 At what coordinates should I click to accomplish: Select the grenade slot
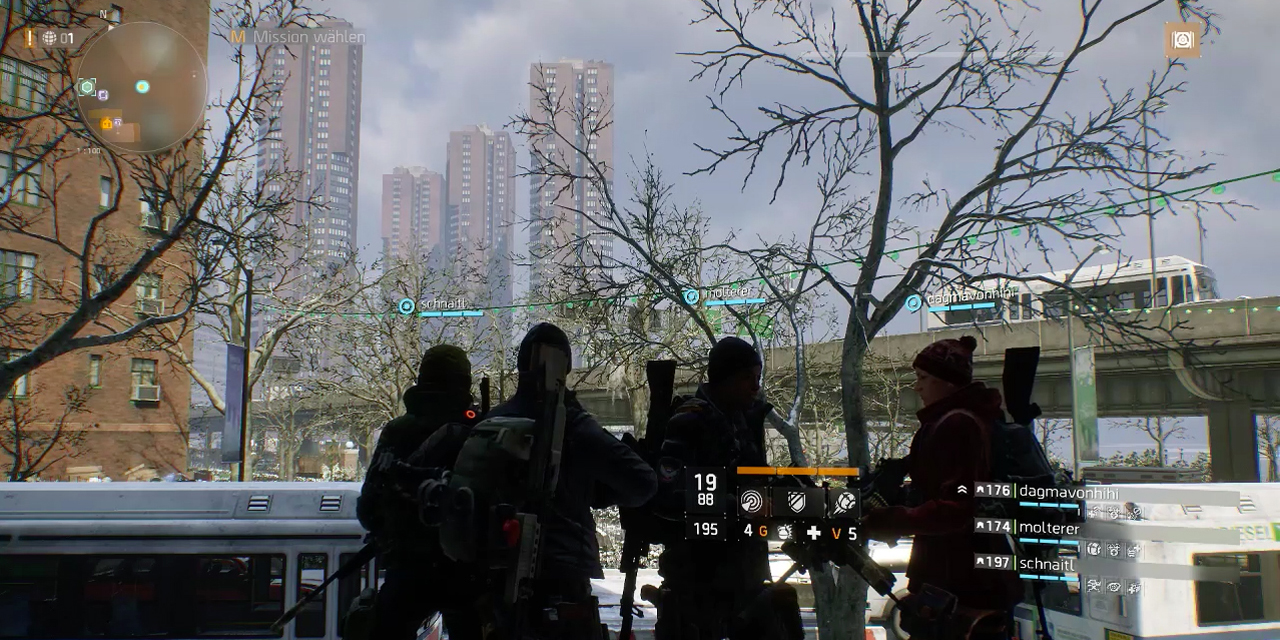[784, 532]
